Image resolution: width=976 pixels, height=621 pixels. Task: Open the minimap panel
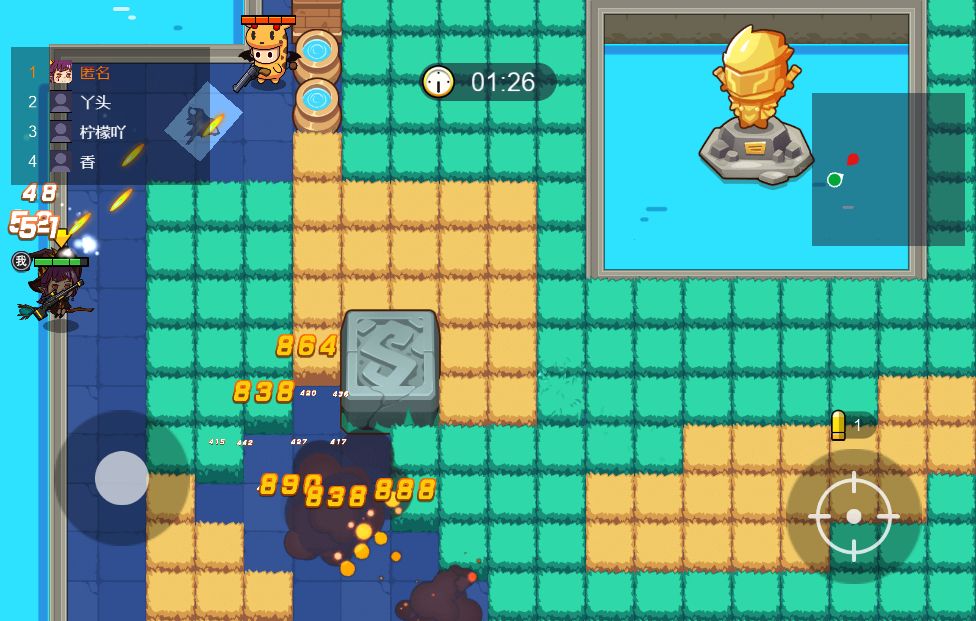[x=888, y=169]
